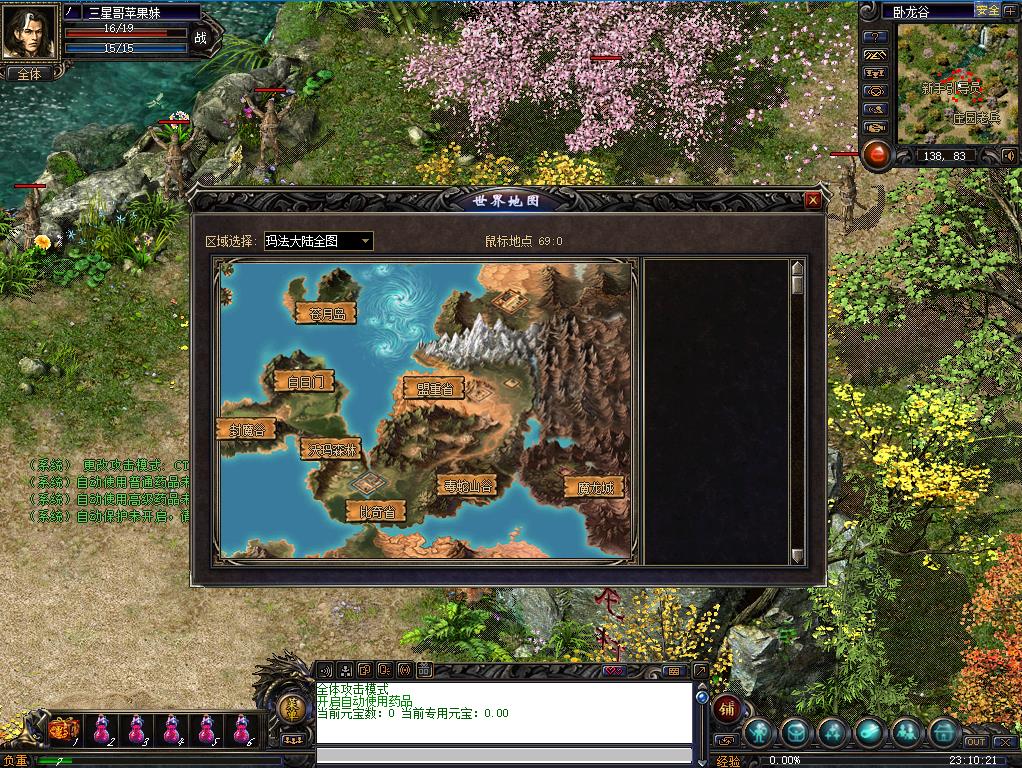Screen dimensions: 1022x768
Task: Click the 封魔谷 location label
Action: point(246,430)
